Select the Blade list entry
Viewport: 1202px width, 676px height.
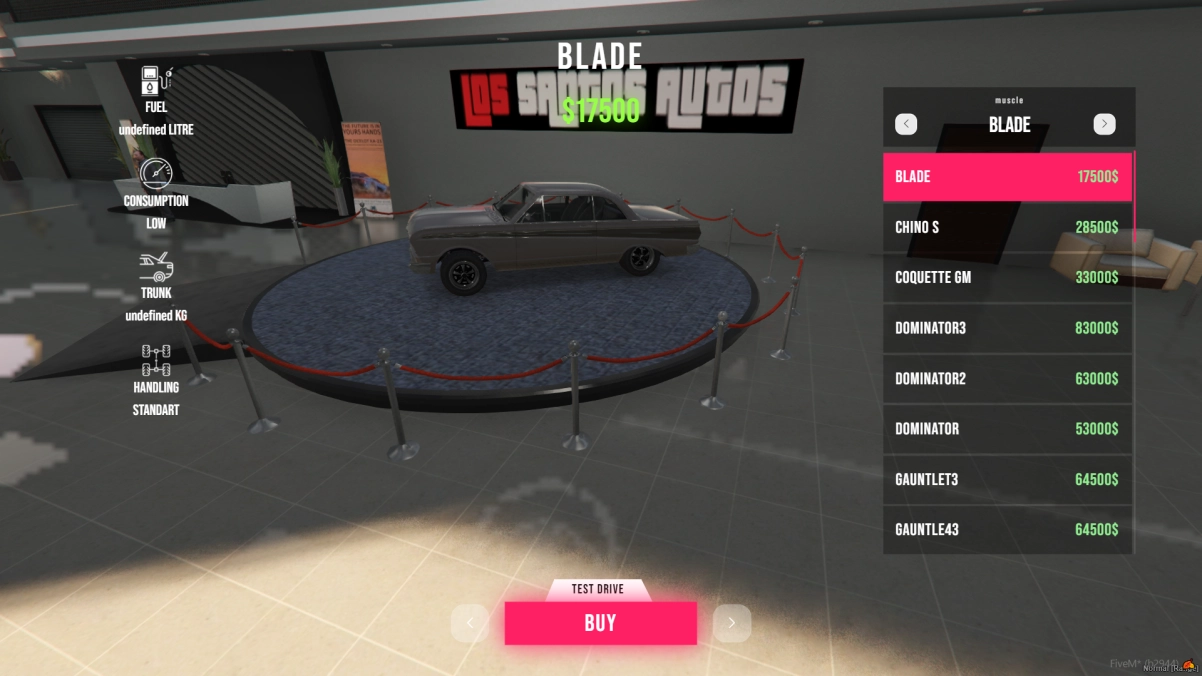pos(1007,177)
